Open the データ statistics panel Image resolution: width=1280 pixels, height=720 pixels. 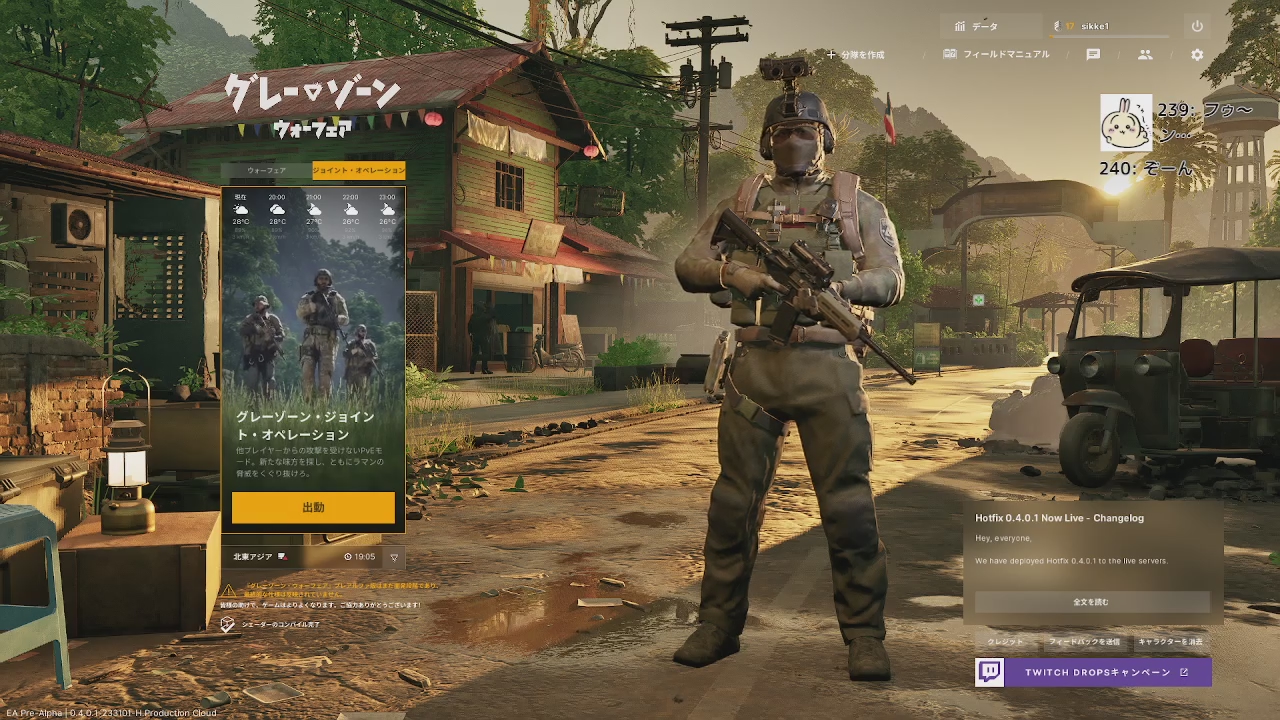point(977,26)
